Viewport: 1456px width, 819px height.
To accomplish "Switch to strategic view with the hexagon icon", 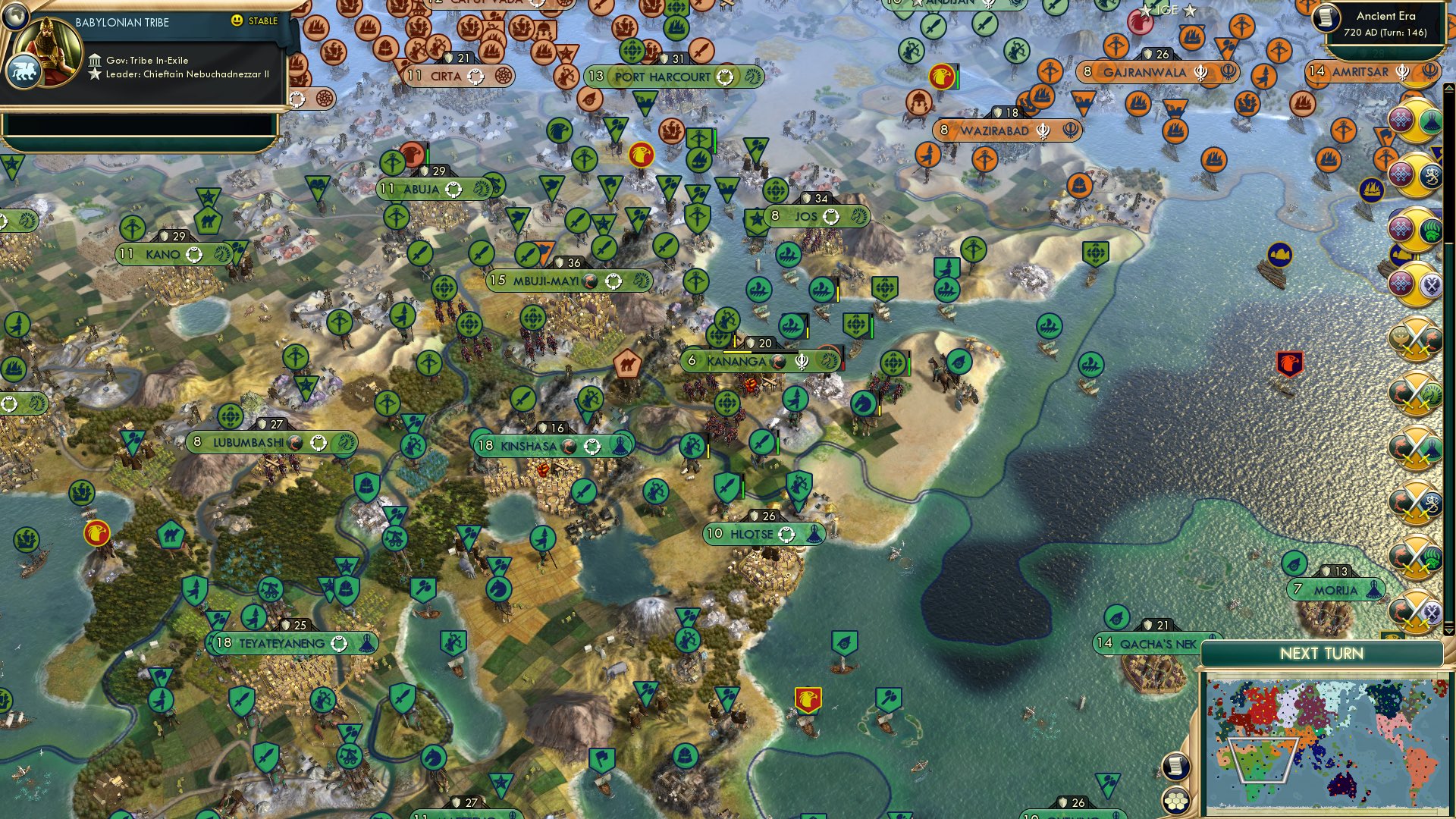I will point(1175,800).
